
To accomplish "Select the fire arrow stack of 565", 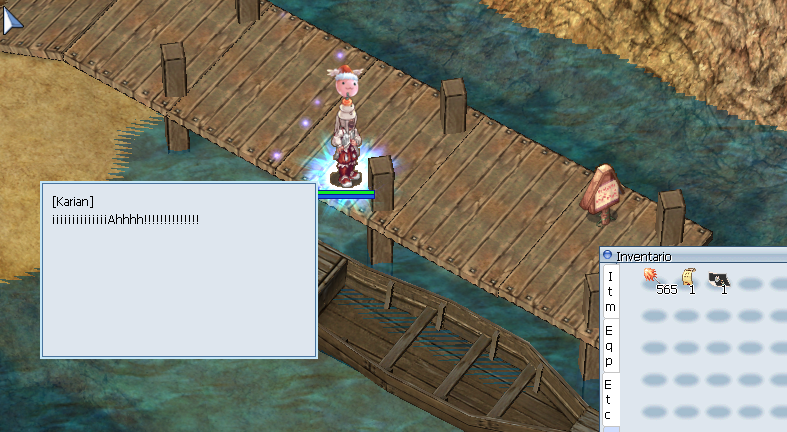I will [652, 277].
